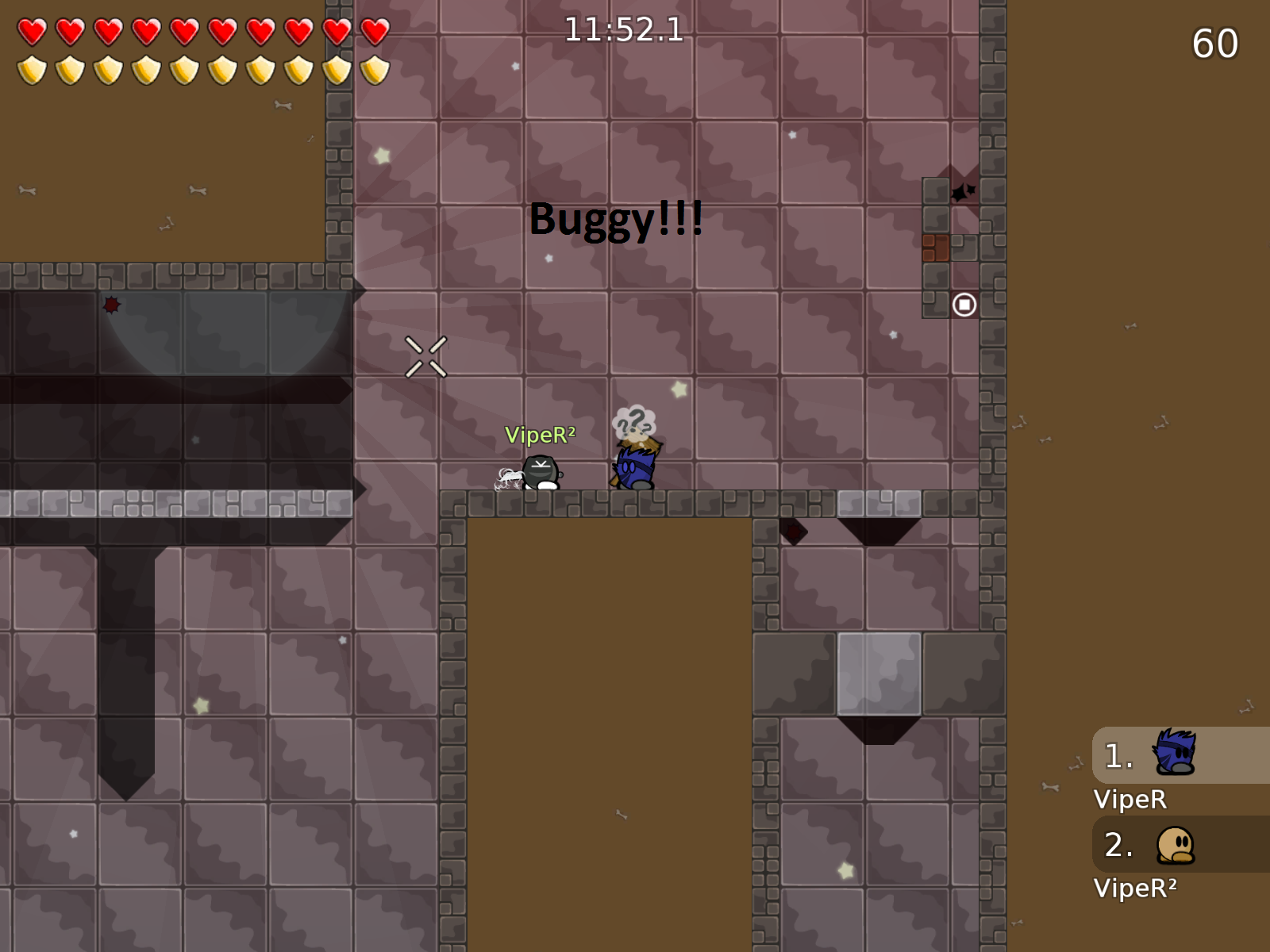Click the rightmost armor shield icon
The height and width of the screenshot is (952, 1270).
pos(375,70)
